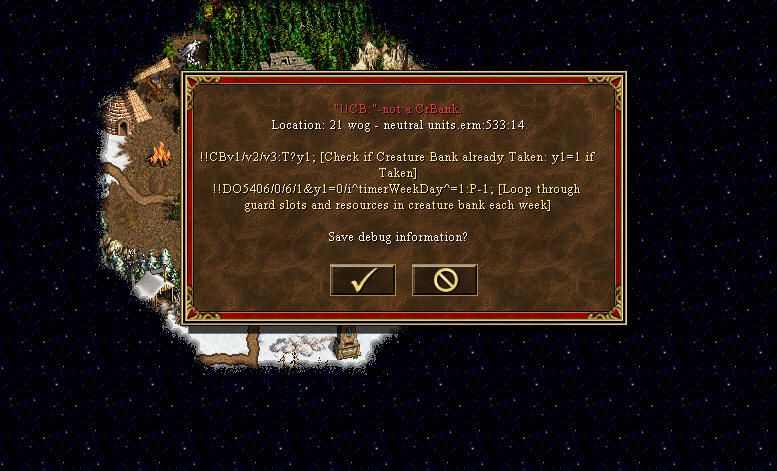Confirm saving debug information with checkmark

(x=363, y=280)
